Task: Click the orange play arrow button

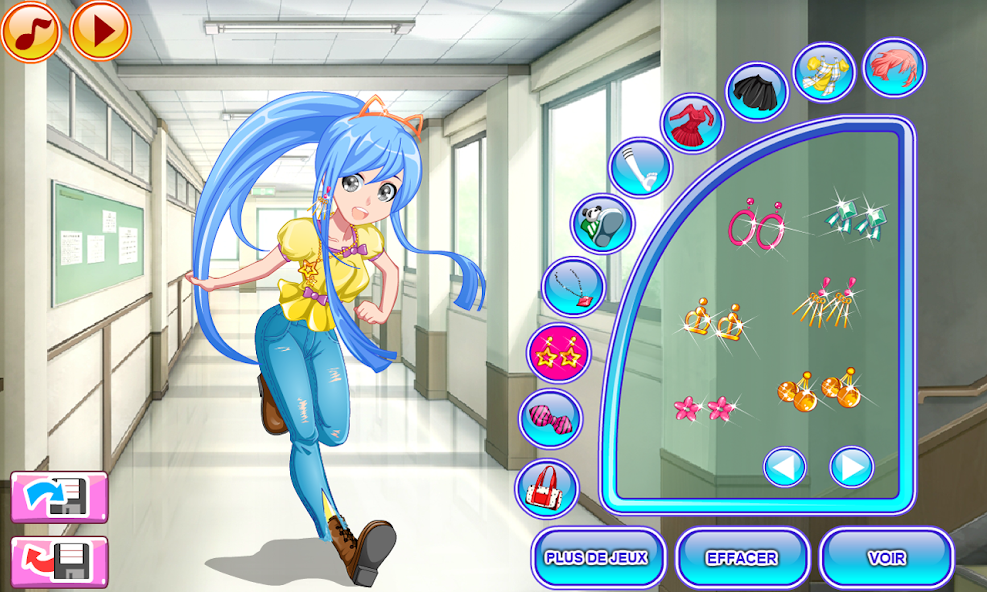Action: (101, 31)
